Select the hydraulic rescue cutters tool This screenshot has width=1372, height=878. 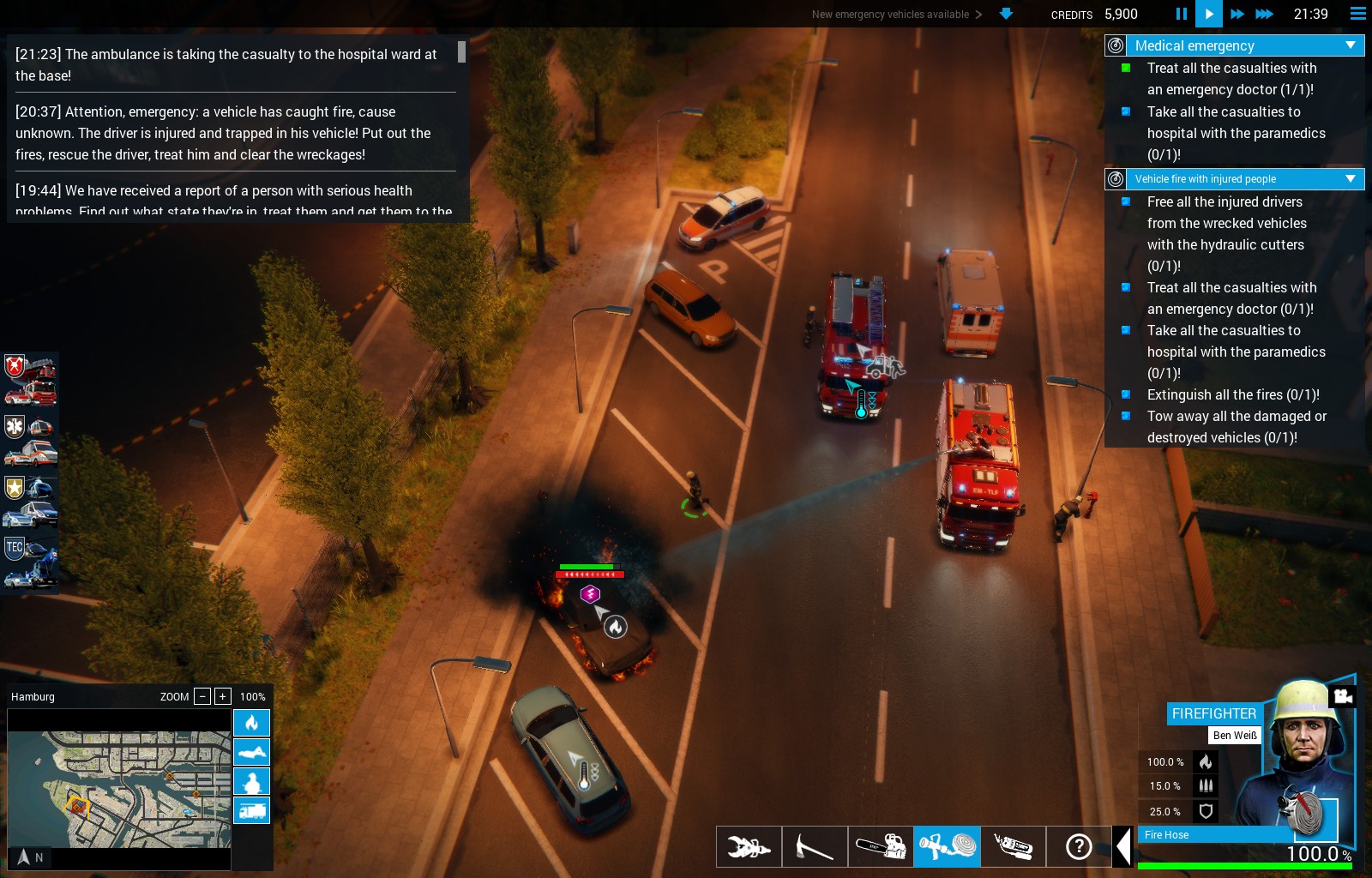[749, 847]
